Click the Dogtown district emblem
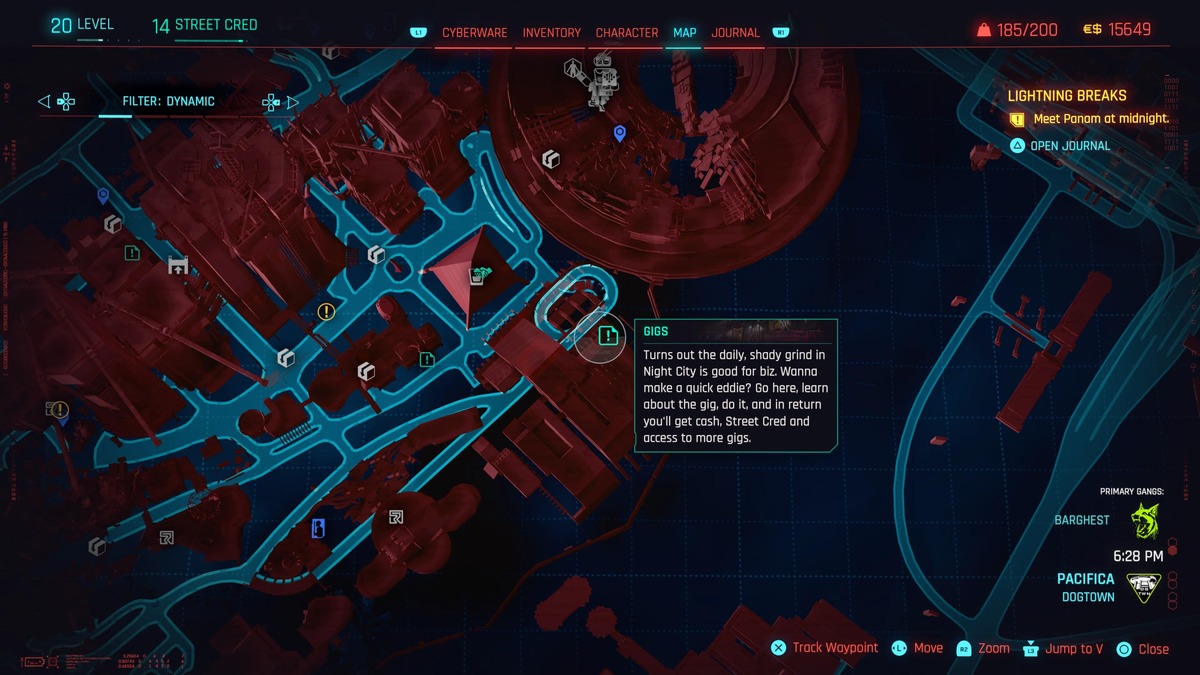Image resolution: width=1200 pixels, height=675 pixels. pos(1145,588)
